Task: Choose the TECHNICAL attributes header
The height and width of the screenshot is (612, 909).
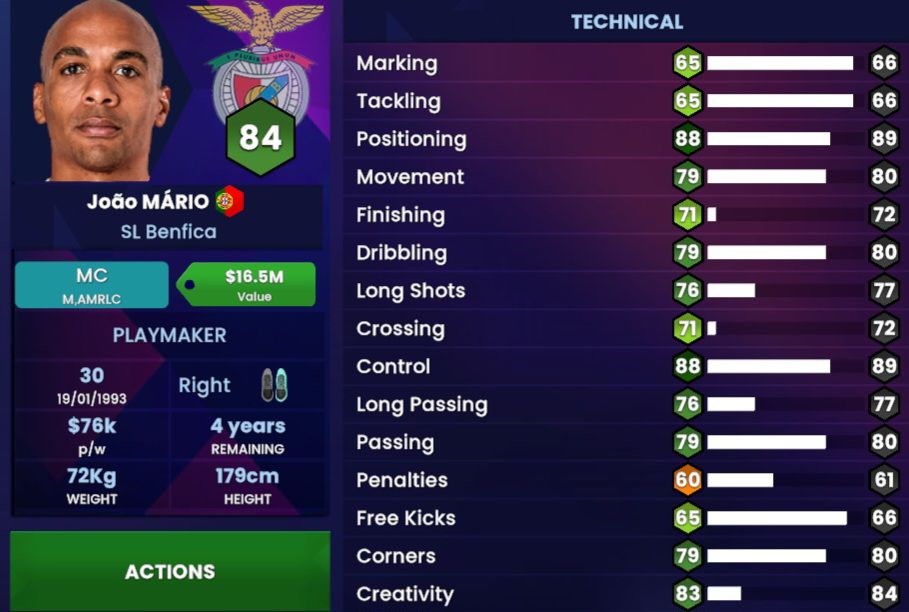Action: (627, 22)
